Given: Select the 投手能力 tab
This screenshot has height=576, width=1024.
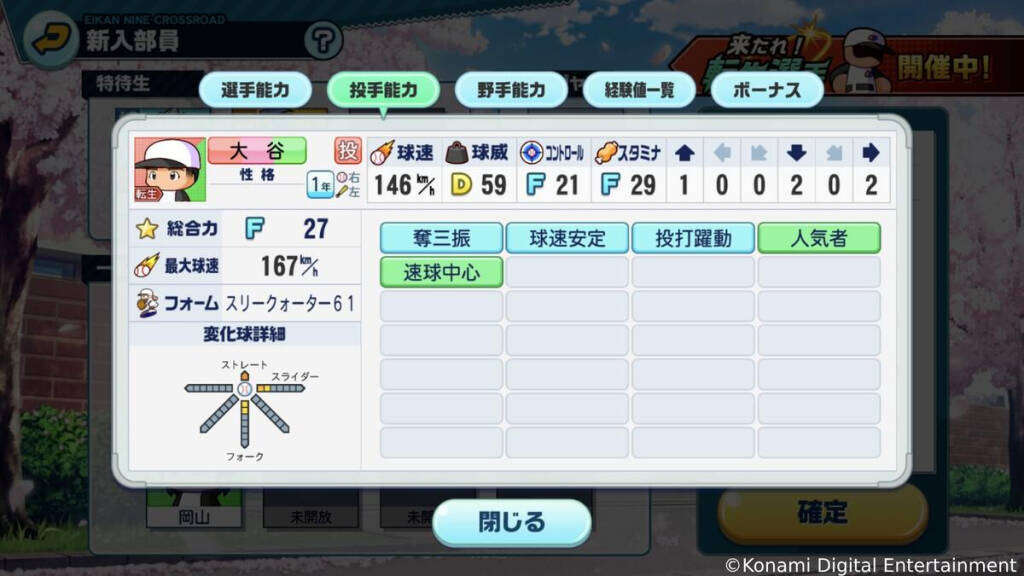Looking at the screenshot, I should 383,90.
